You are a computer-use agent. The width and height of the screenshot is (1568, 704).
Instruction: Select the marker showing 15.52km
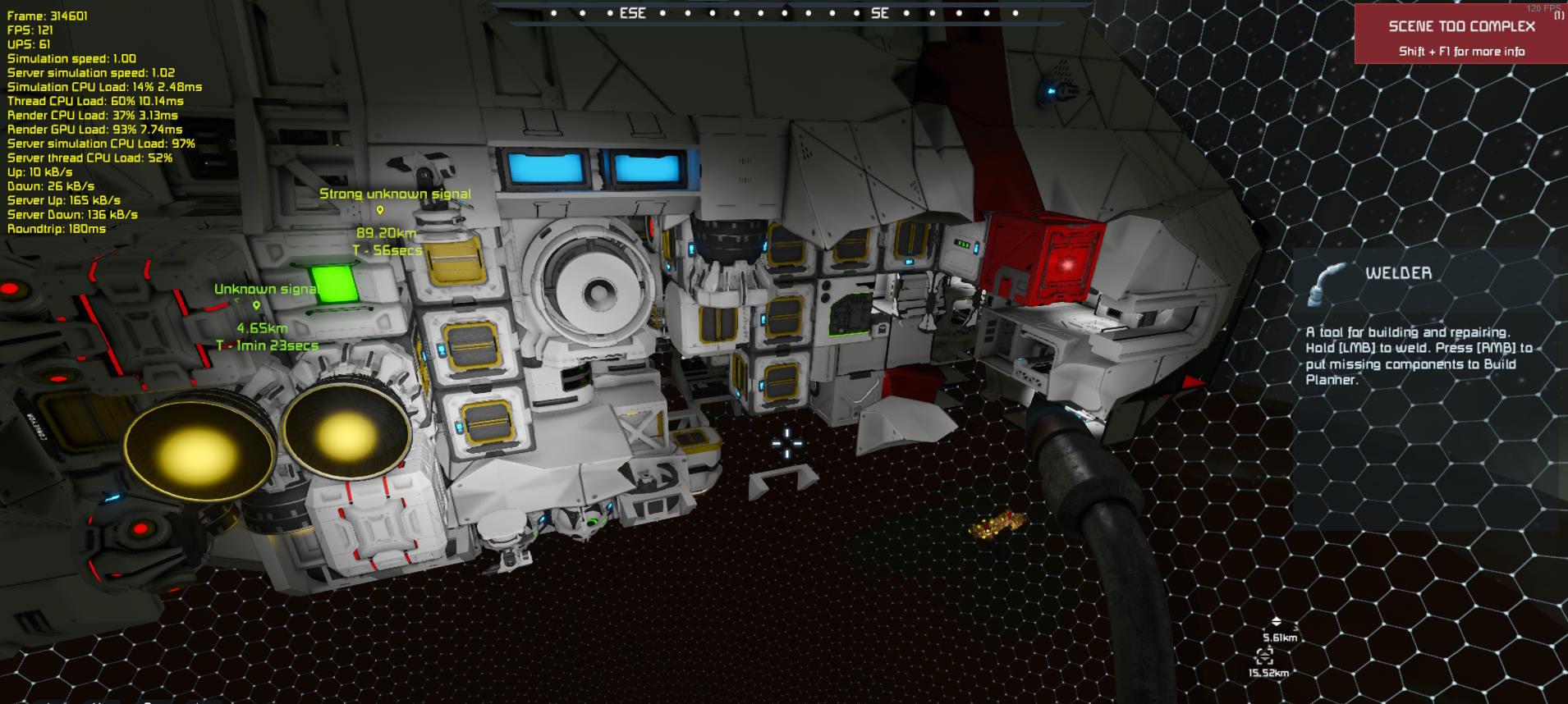click(x=1264, y=656)
